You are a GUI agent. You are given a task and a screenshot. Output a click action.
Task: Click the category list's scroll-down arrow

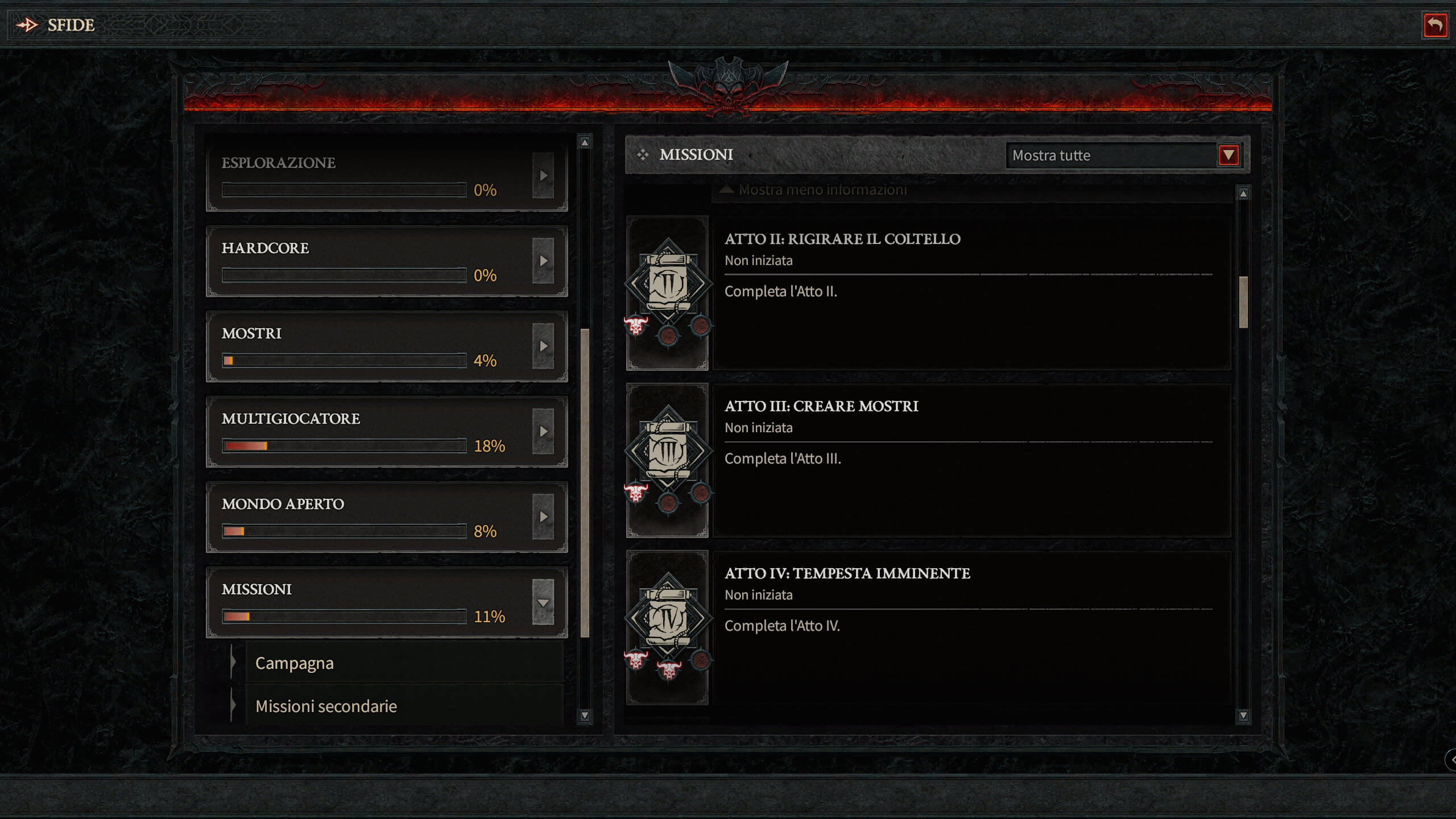coord(585,715)
